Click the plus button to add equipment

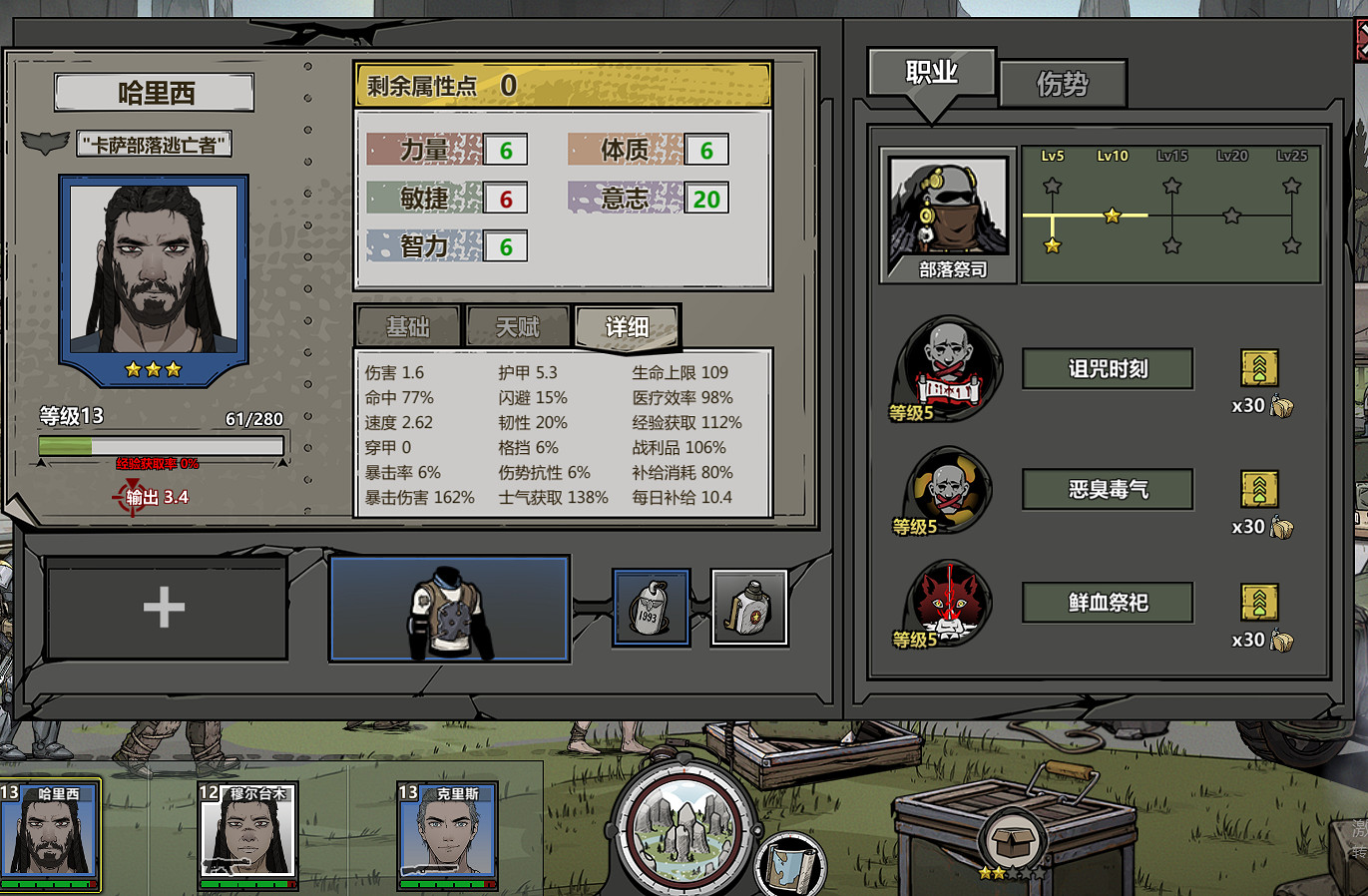click(164, 606)
